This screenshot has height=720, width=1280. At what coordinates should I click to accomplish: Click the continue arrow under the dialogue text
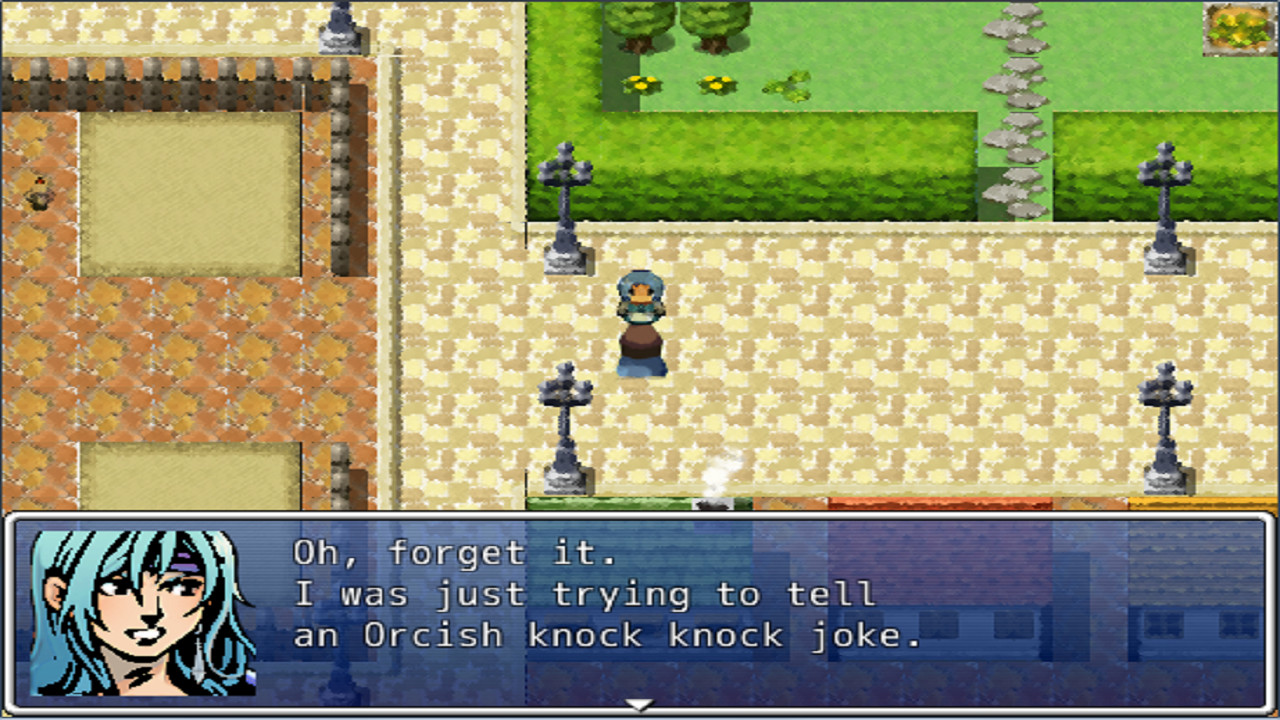coord(640,705)
